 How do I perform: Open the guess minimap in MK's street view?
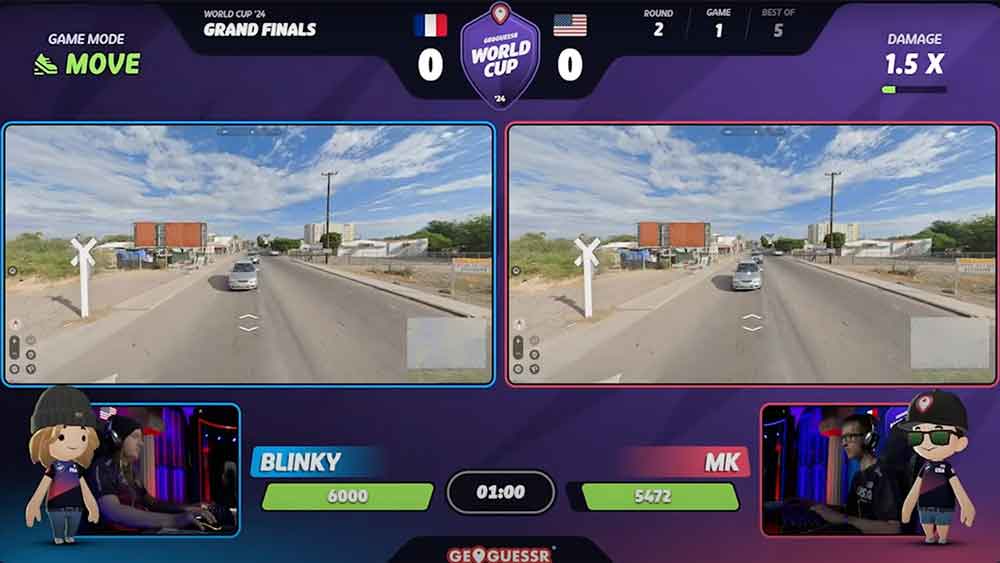coord(950,343)
